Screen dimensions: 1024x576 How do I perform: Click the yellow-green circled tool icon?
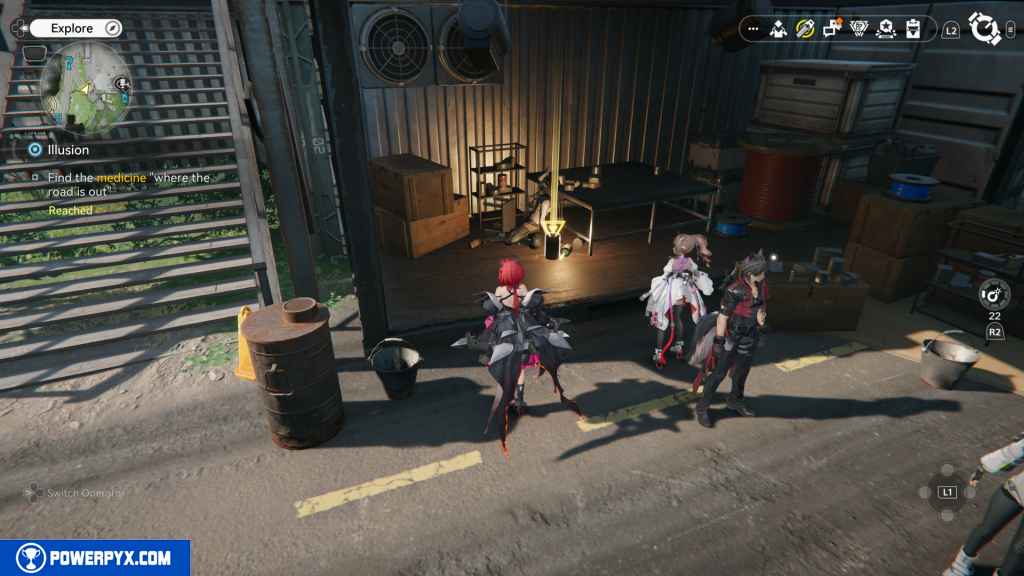point(805,30)
